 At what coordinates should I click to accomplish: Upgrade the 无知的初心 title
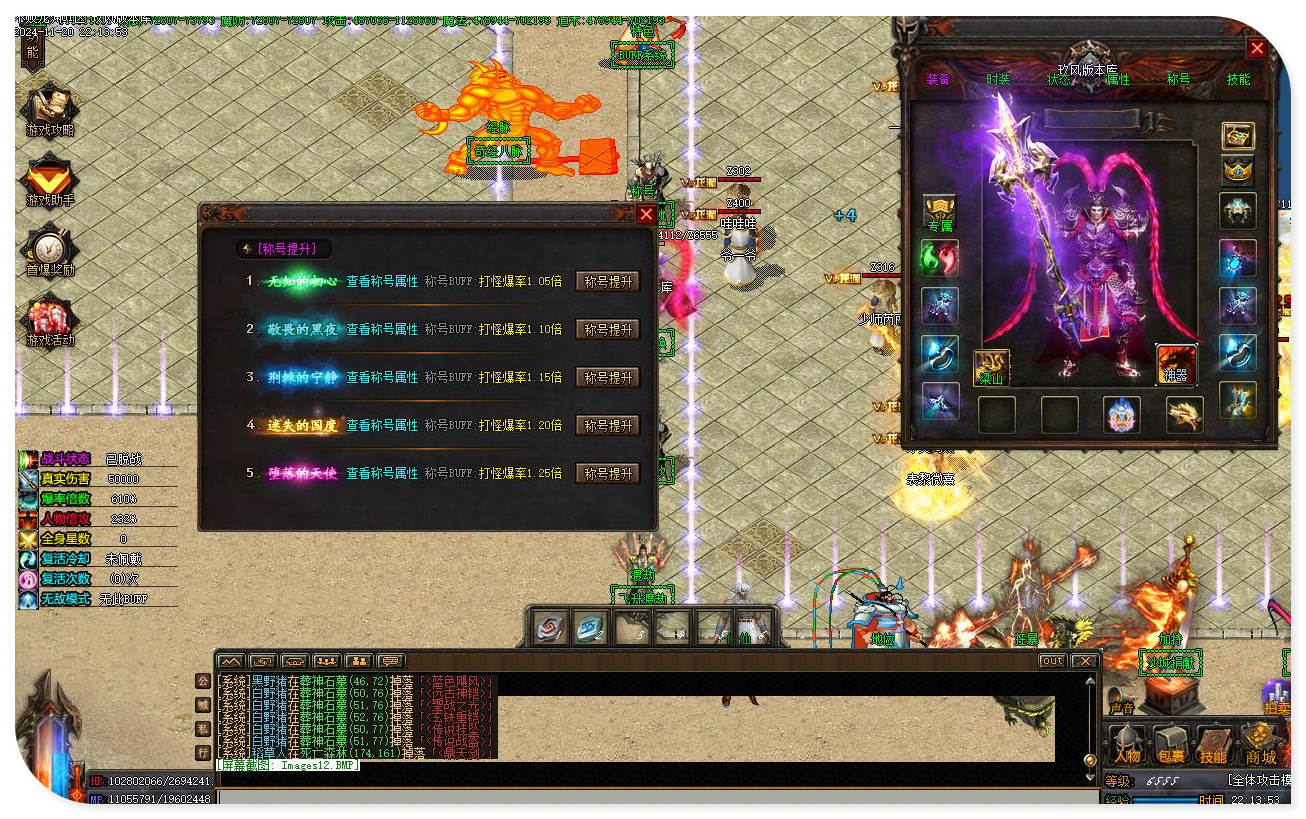tap(608, 282)
